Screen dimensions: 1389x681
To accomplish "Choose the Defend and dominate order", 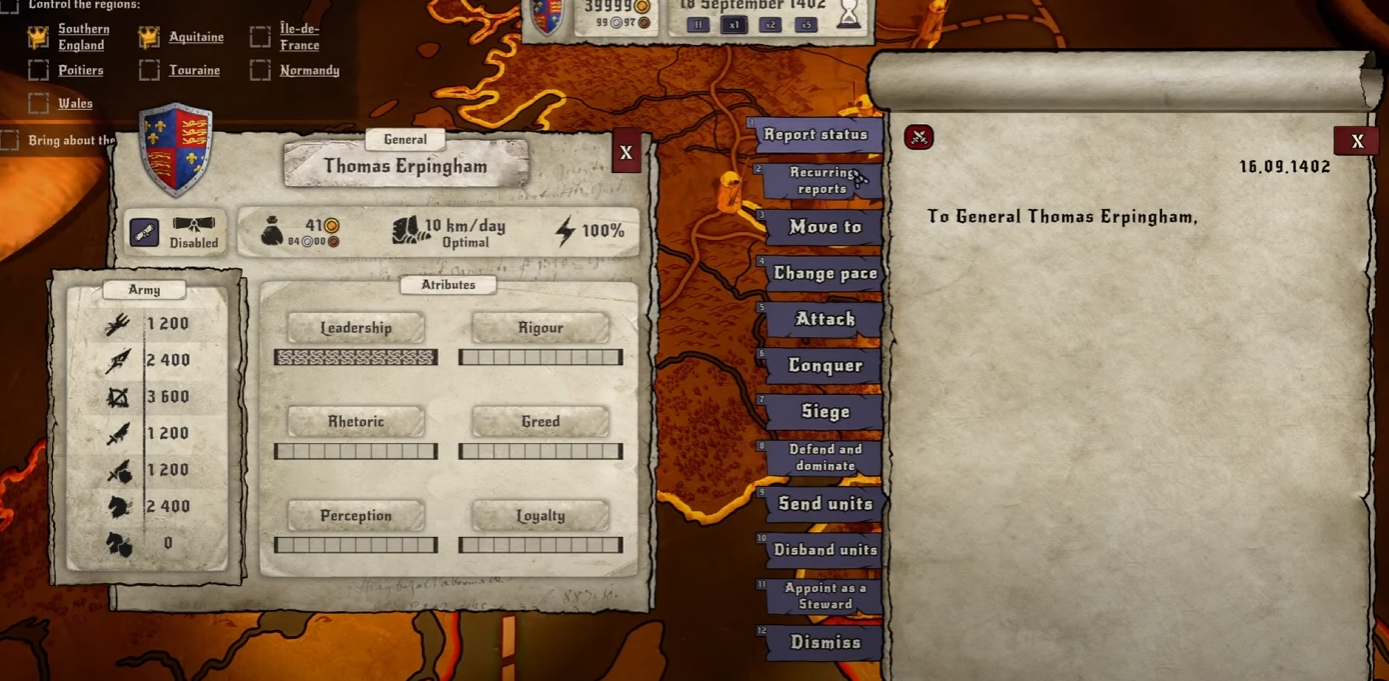I will click(x=824, y=457).
